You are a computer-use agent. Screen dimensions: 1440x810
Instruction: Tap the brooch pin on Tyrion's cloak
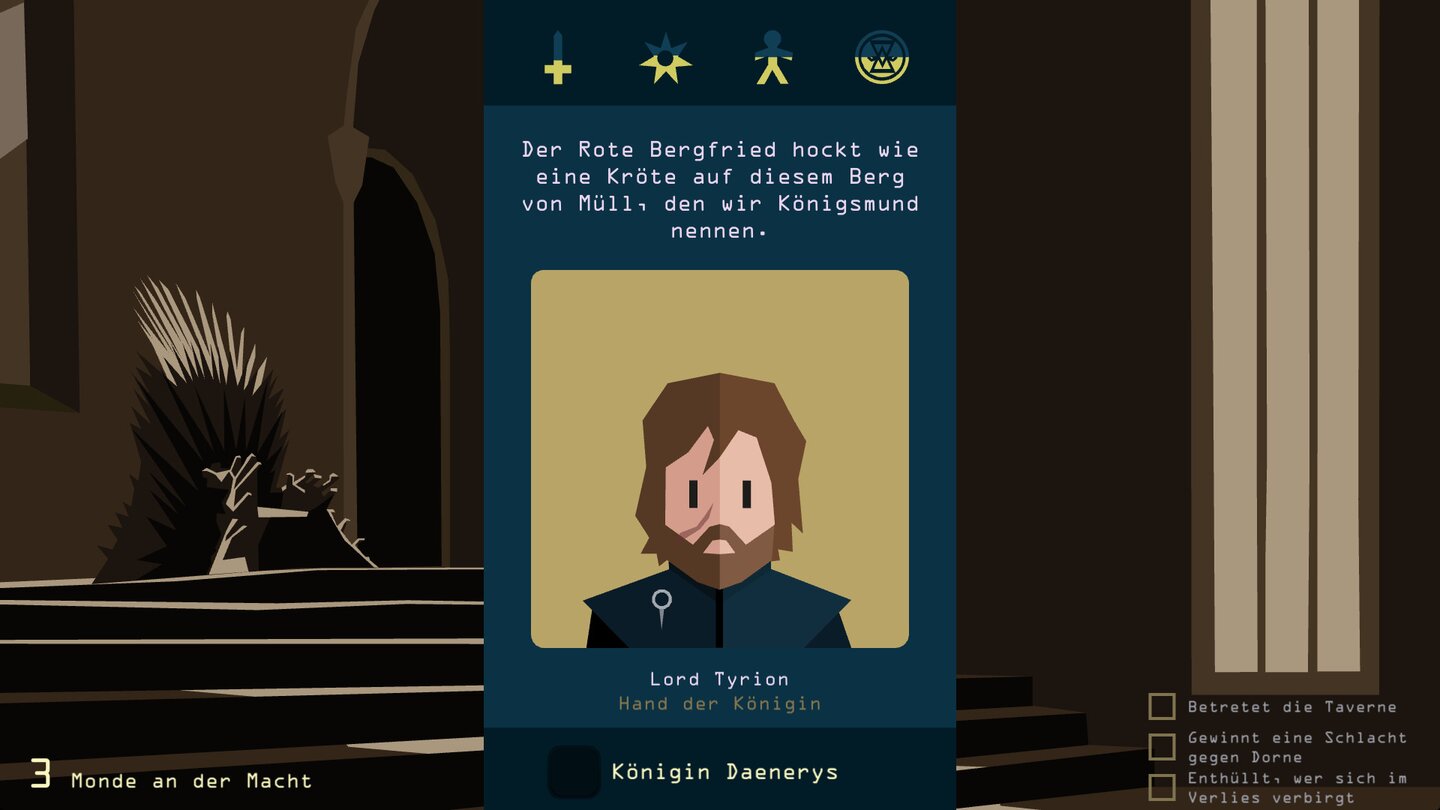[x=660, y=601]
